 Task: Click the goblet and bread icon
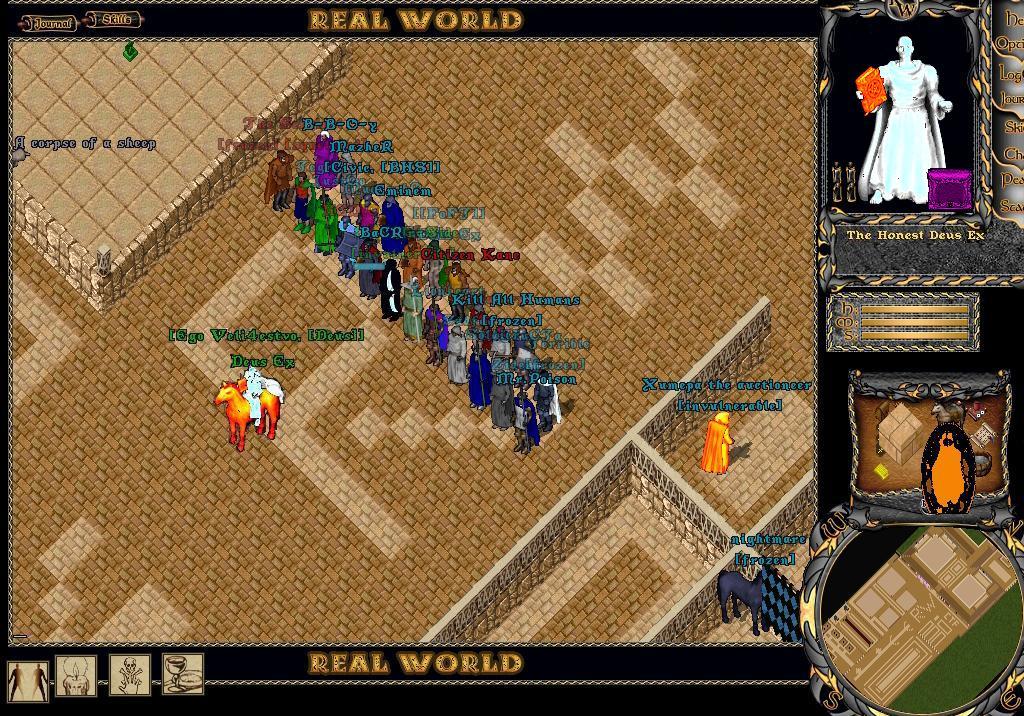[183, 675]
